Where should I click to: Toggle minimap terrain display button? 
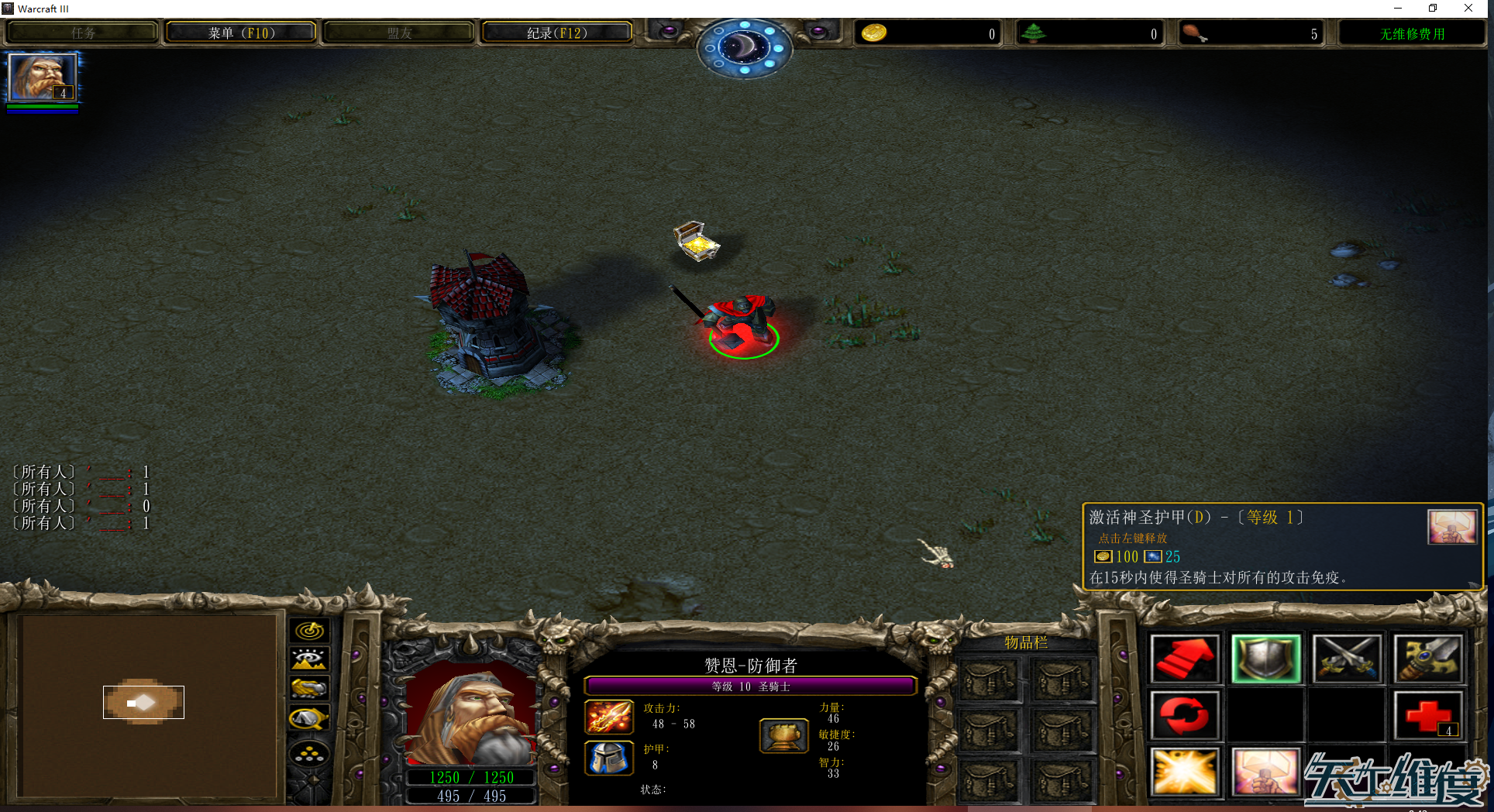[x=309, y=659]
